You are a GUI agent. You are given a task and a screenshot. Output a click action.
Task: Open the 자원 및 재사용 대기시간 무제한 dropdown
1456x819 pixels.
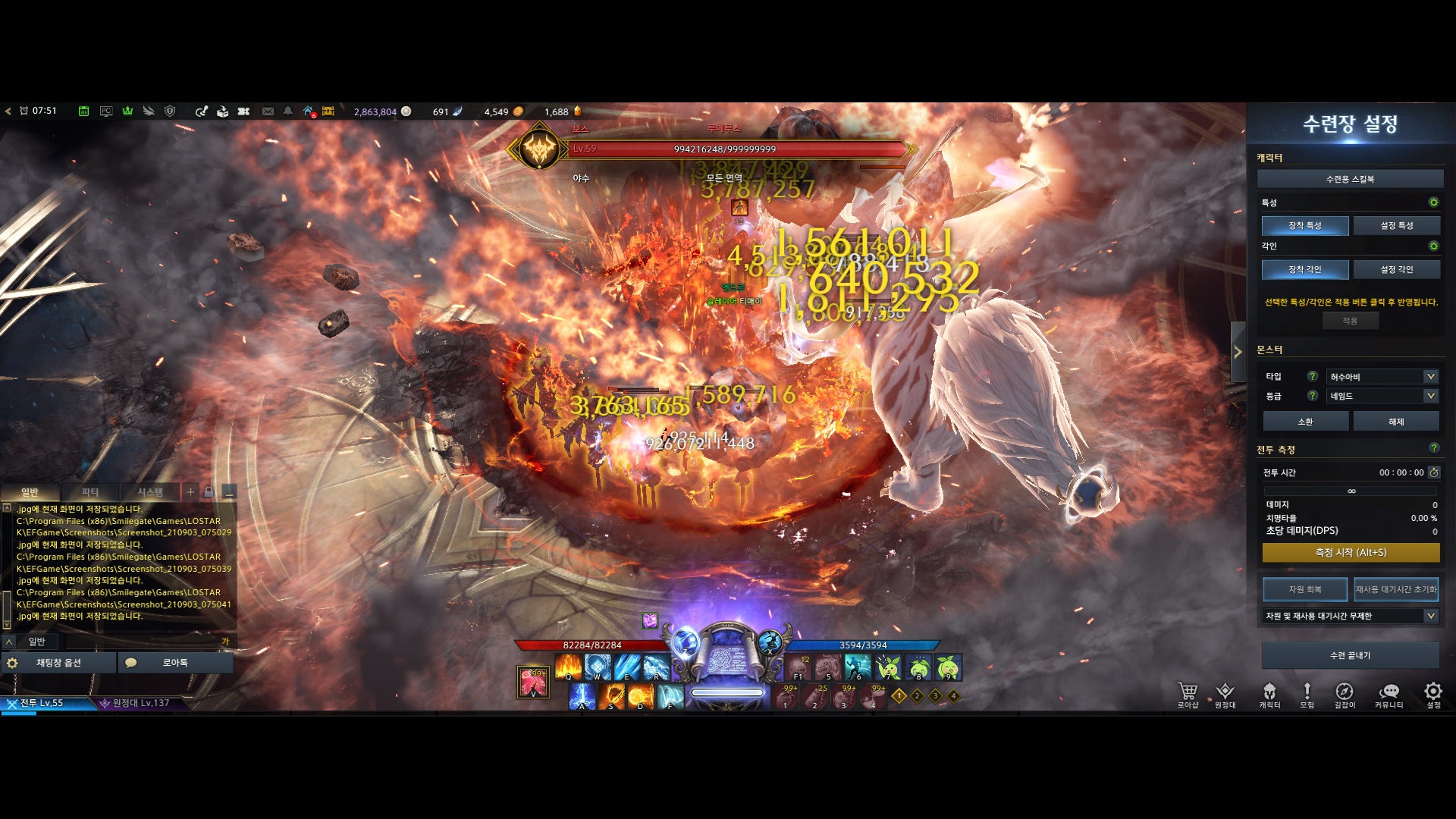point(1351,616)
